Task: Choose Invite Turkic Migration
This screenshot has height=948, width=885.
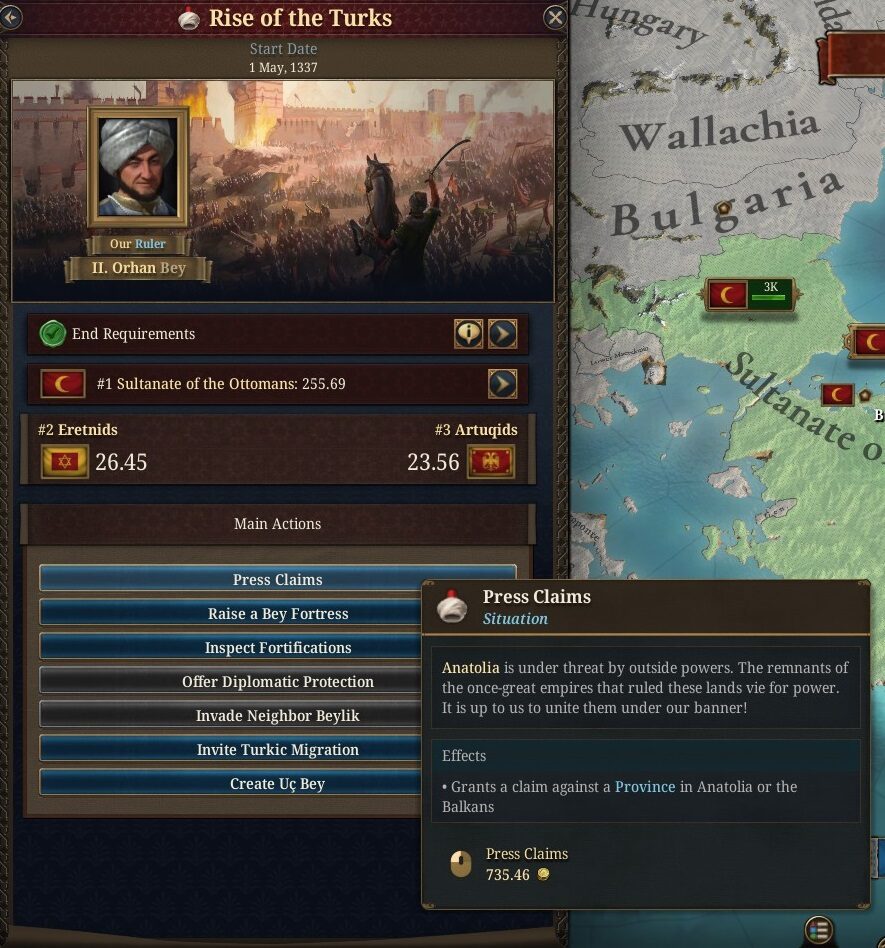Action: tap(230, 750)
